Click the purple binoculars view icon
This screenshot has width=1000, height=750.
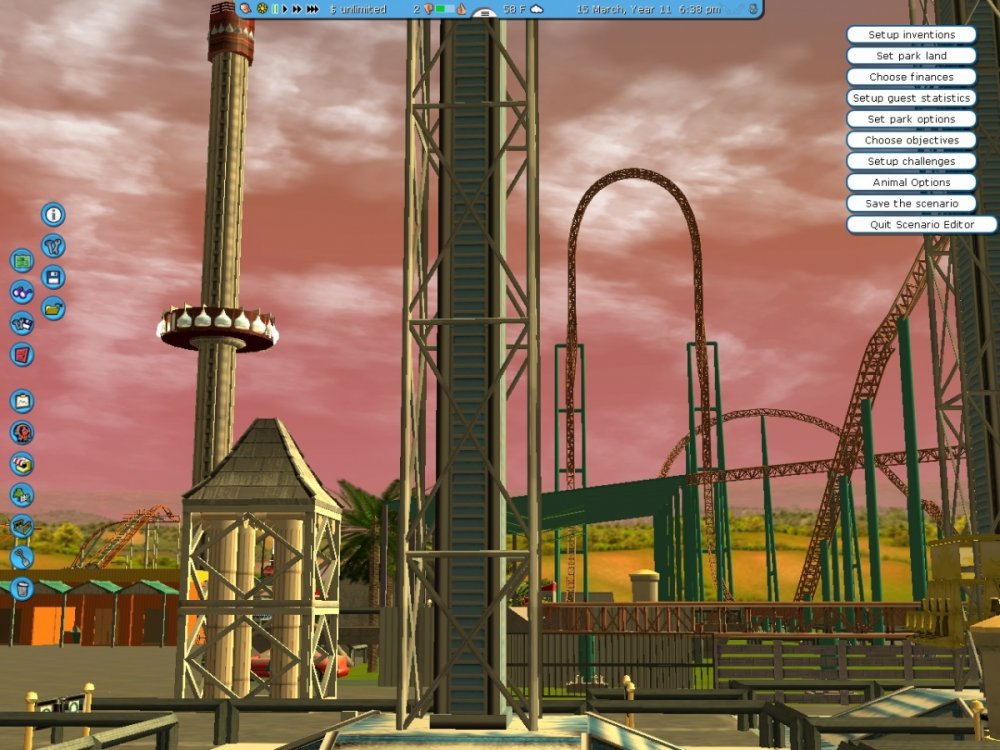pyautogui.click(x=22, y=292)
